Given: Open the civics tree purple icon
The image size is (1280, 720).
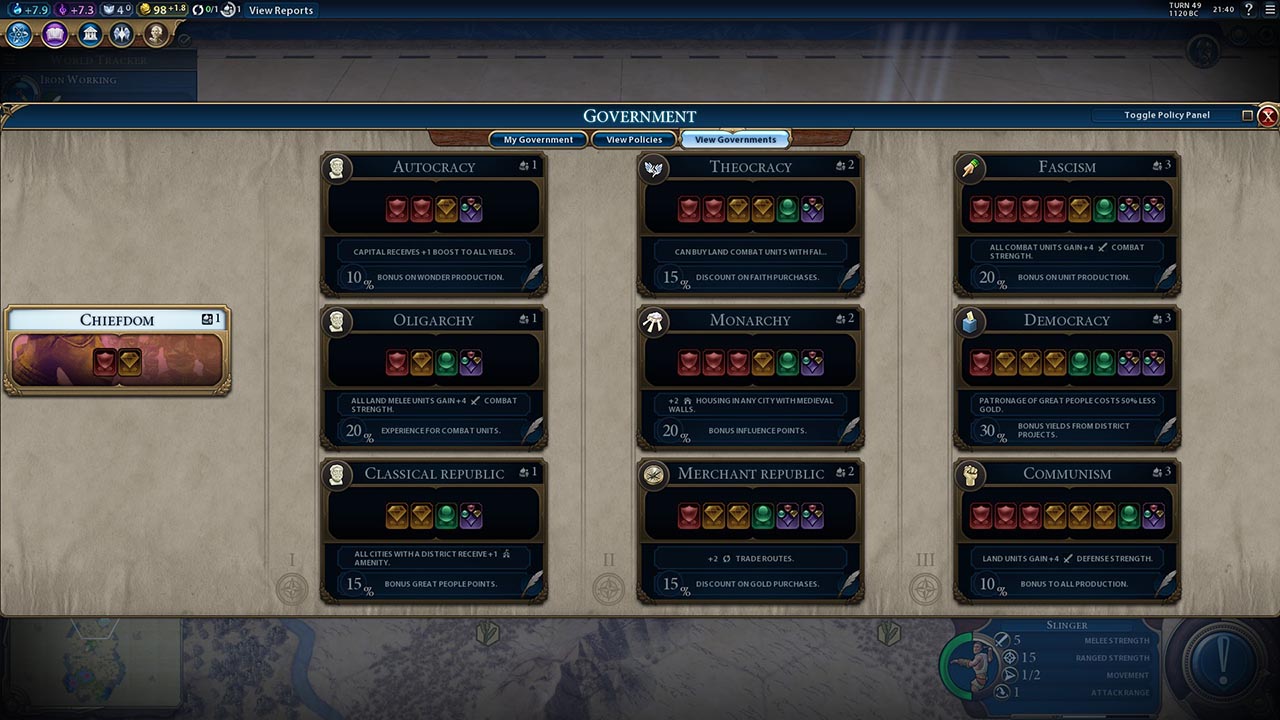Looking at the screenshot, I should click(54, 35).
